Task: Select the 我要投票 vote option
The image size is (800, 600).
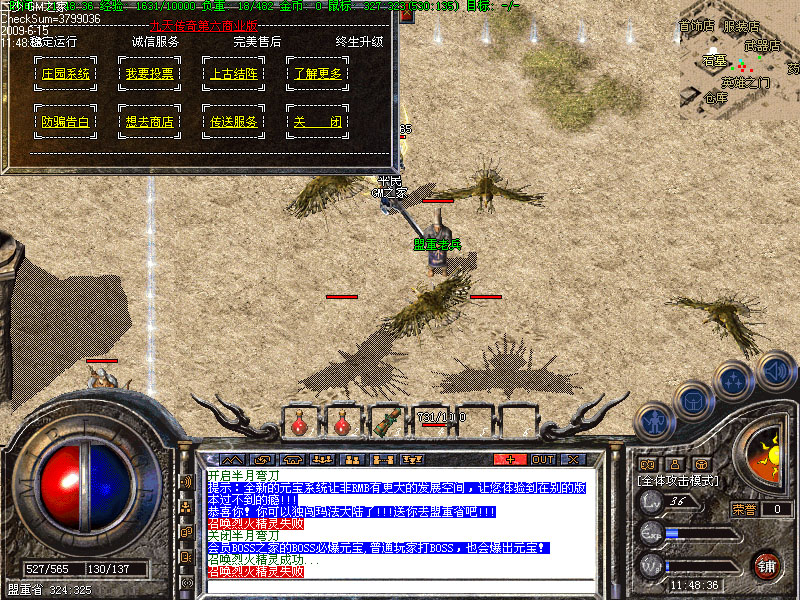Action: point(150,73)
